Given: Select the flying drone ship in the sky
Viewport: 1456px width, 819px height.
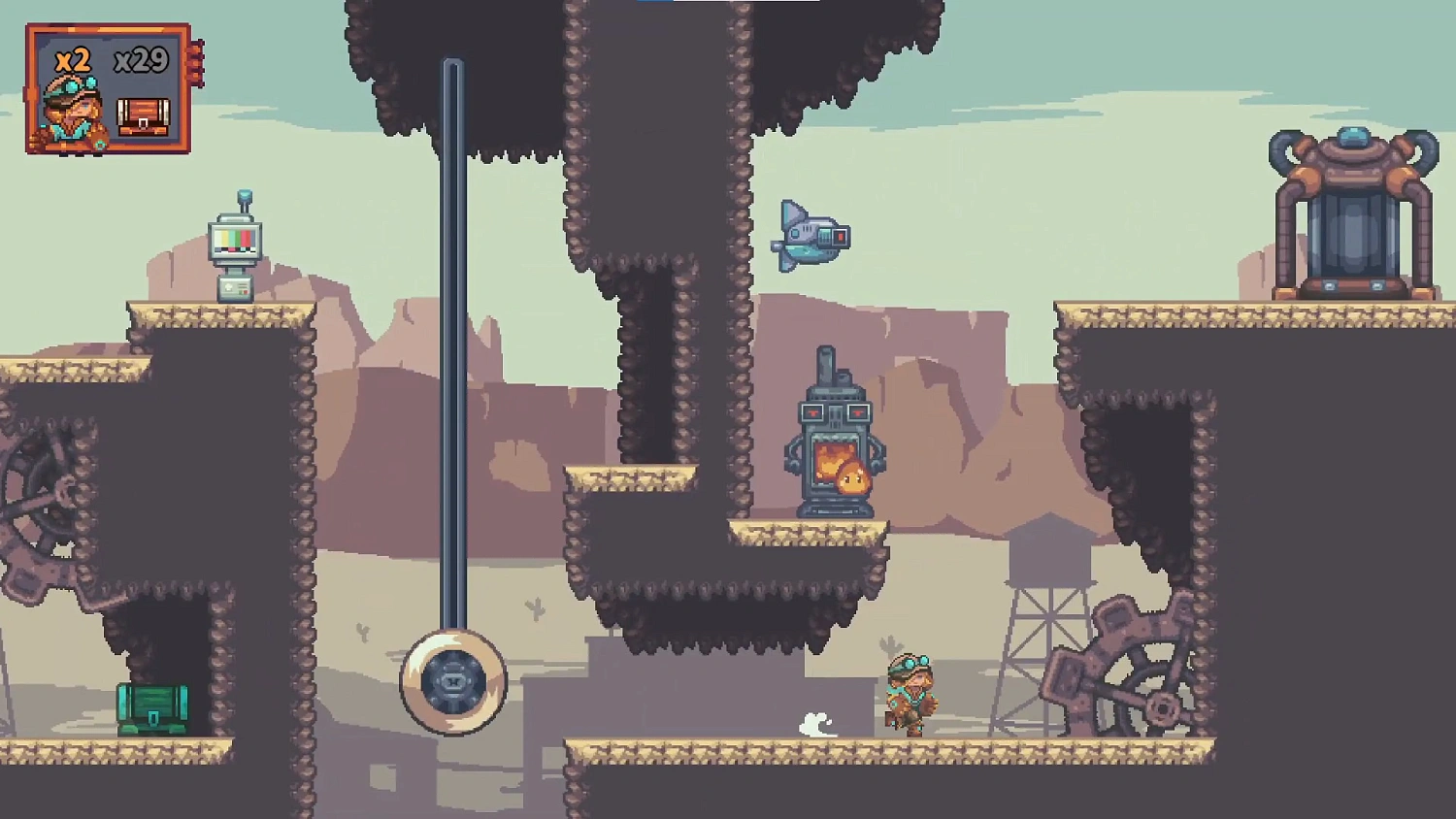Looking at the screenshot, I should tap(811, 236).
